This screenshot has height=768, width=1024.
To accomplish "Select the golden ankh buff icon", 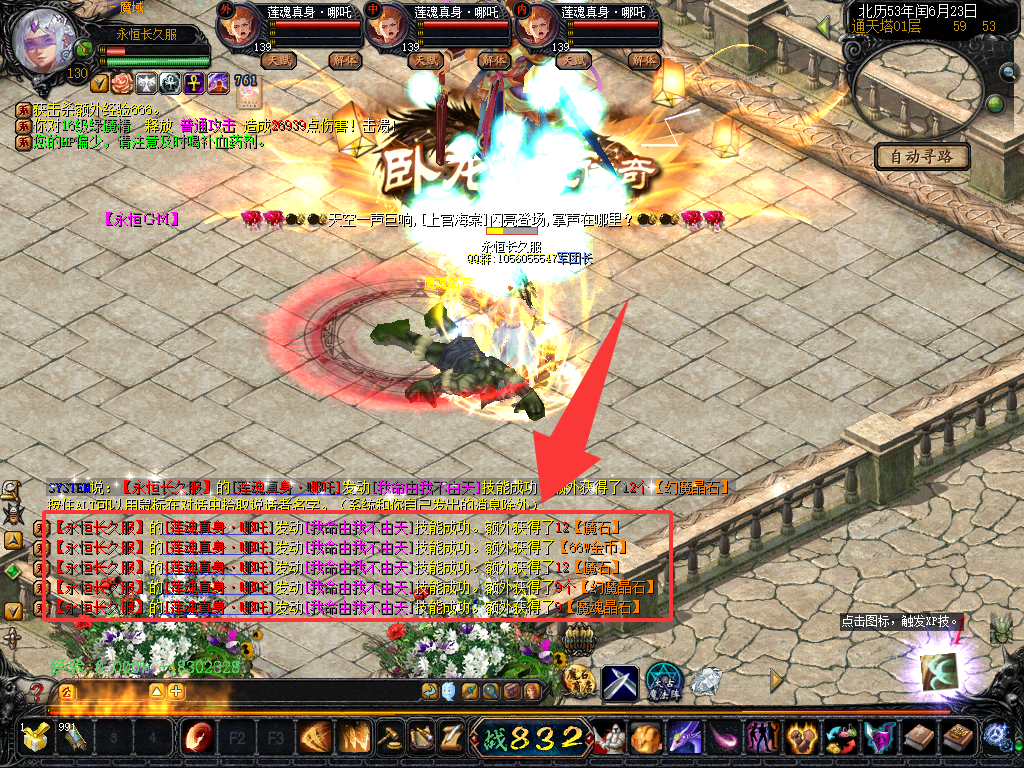I will 193,82.
